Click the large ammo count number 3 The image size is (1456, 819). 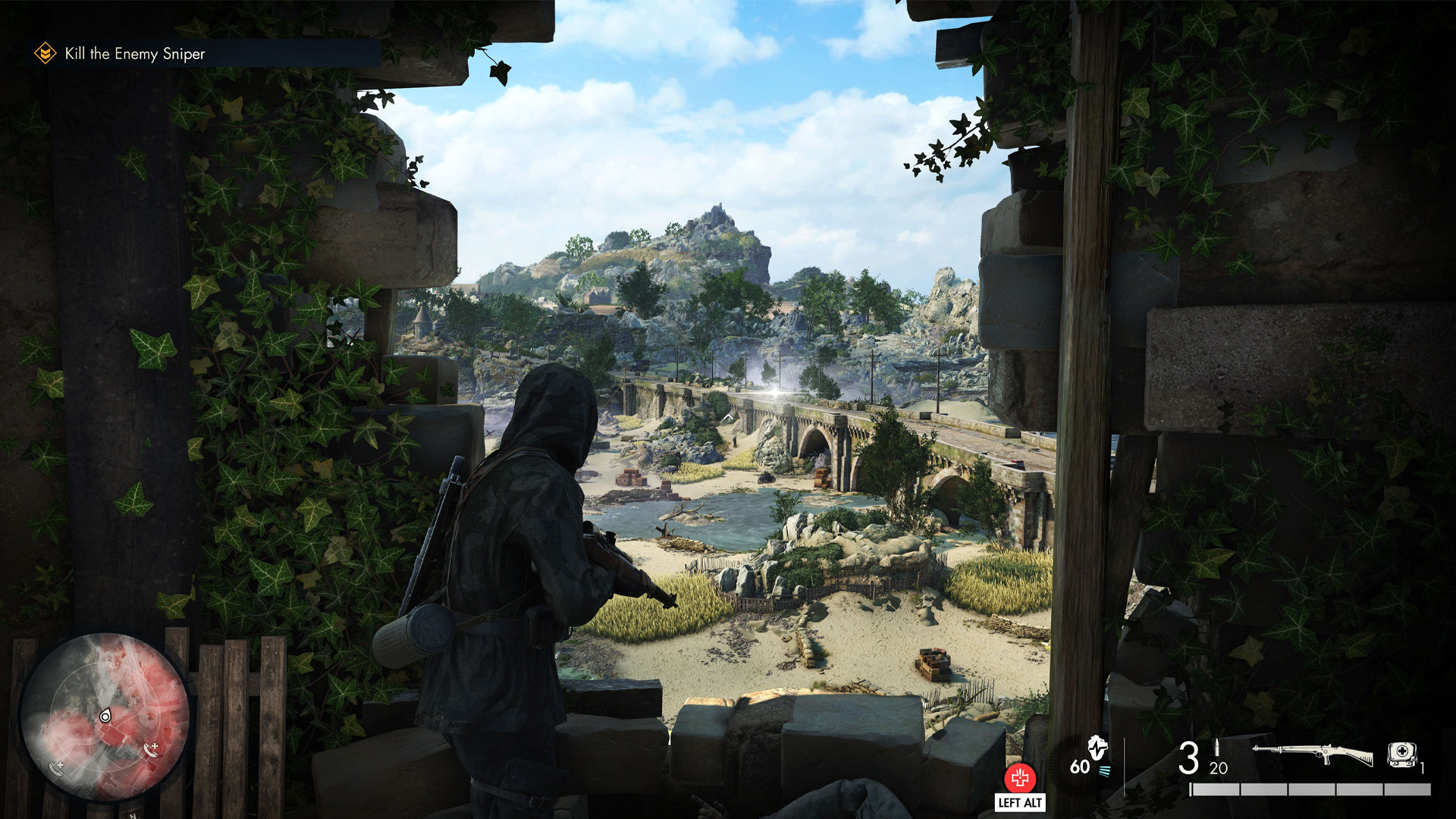click(x=1189, y=756)
